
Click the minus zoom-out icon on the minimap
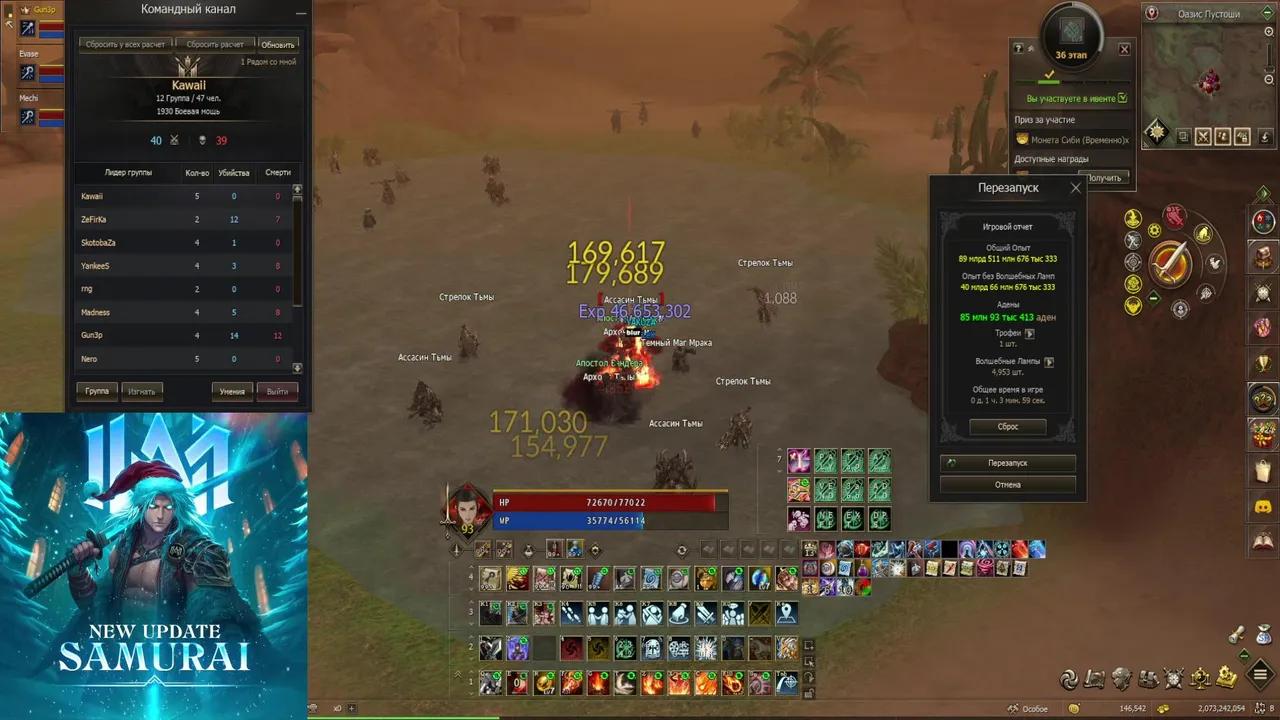(1268, 79)
